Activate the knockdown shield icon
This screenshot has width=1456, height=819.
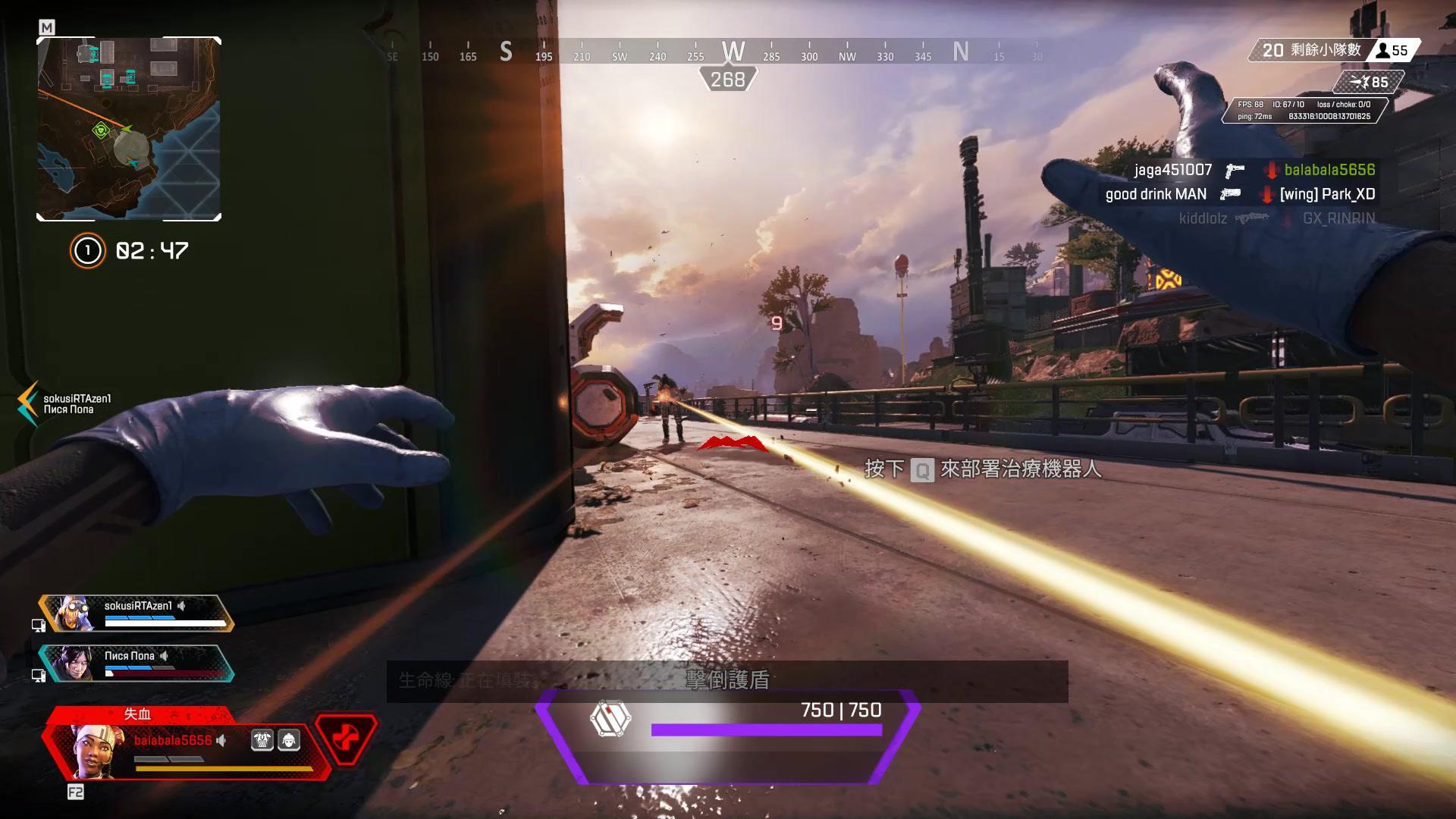coord(610,719)
